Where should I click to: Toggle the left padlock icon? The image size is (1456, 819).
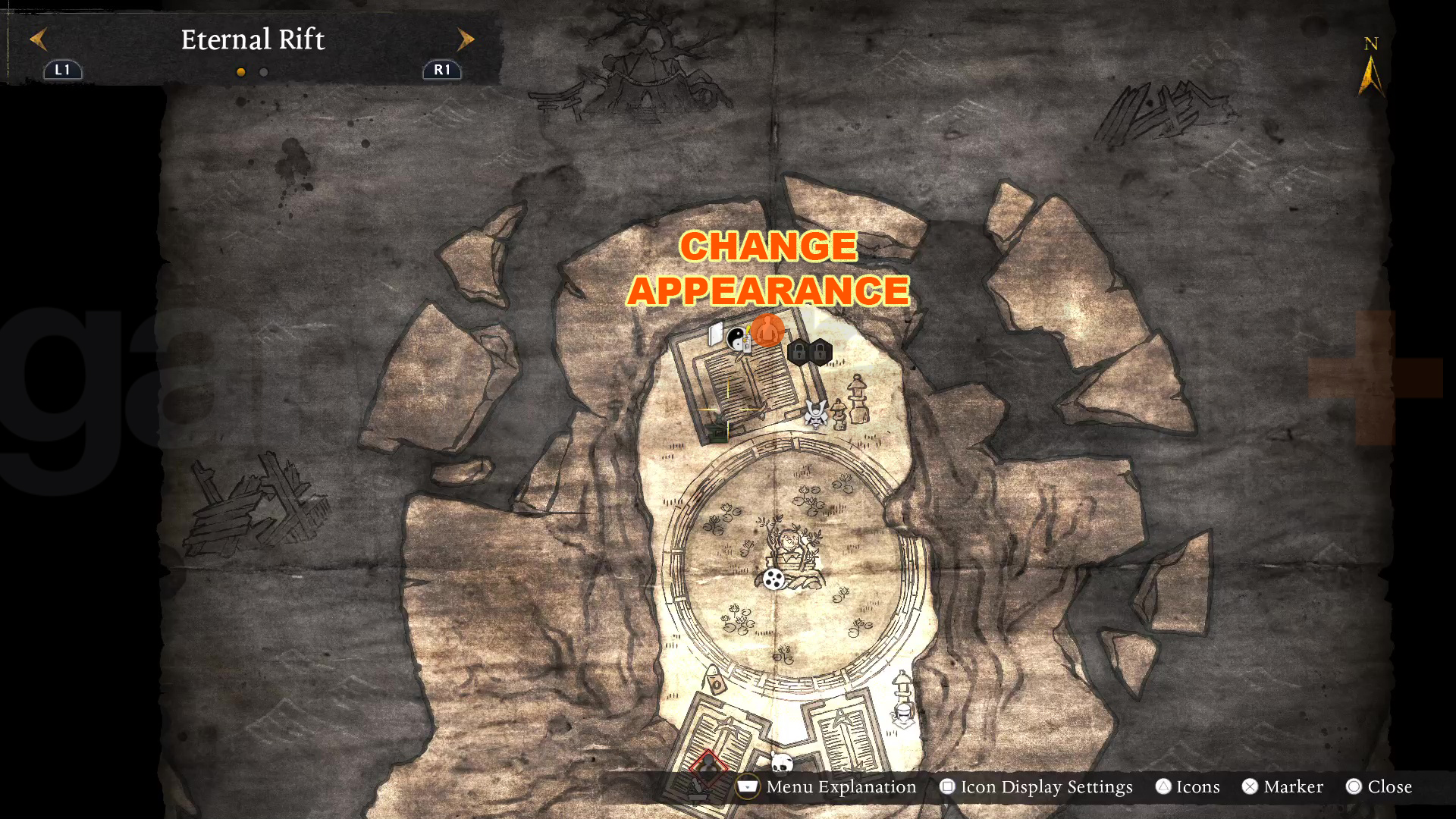pyautogui.click(x=799, y=353)
